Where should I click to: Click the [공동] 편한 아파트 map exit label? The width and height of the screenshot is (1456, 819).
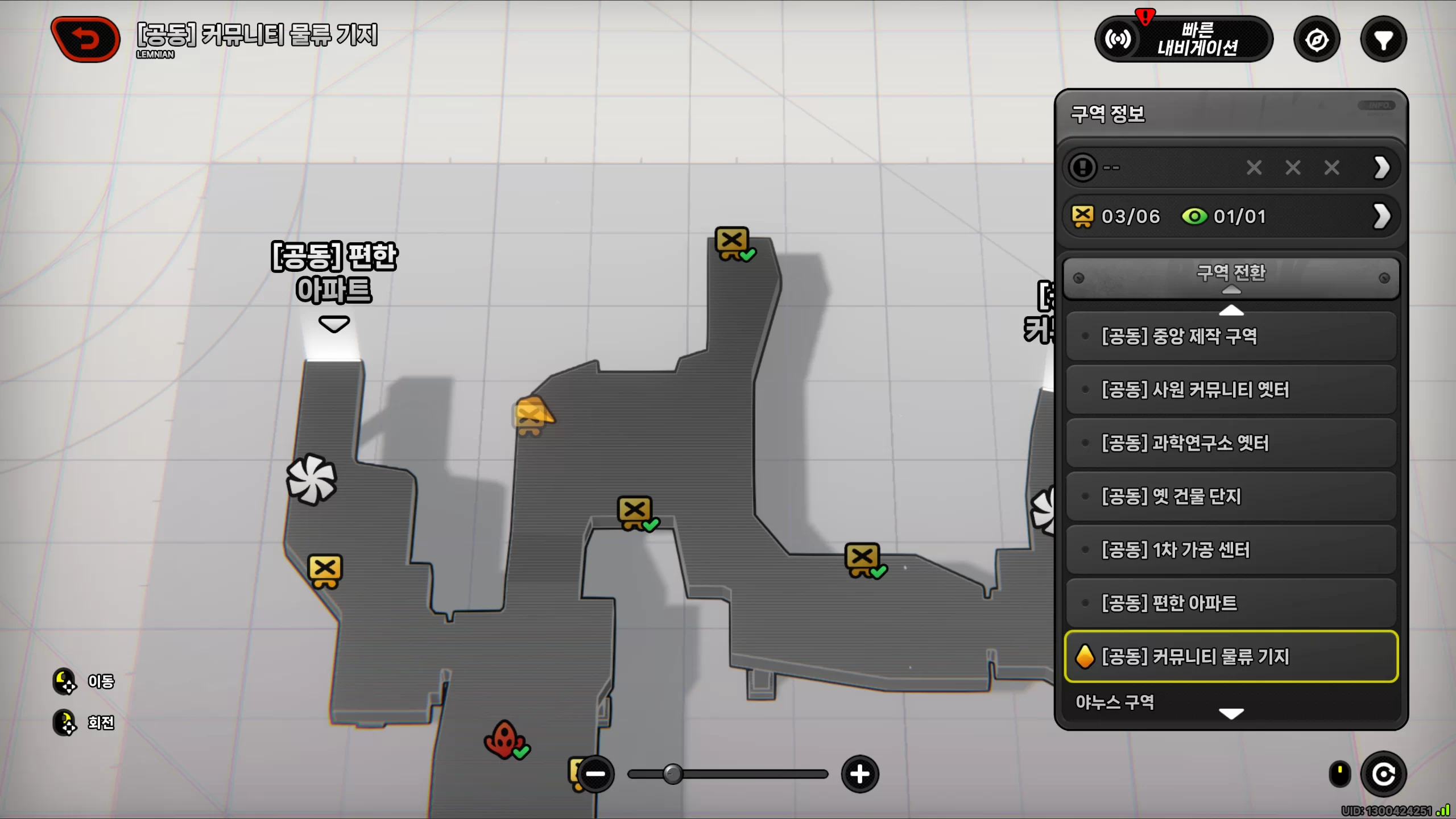point(334,274)
